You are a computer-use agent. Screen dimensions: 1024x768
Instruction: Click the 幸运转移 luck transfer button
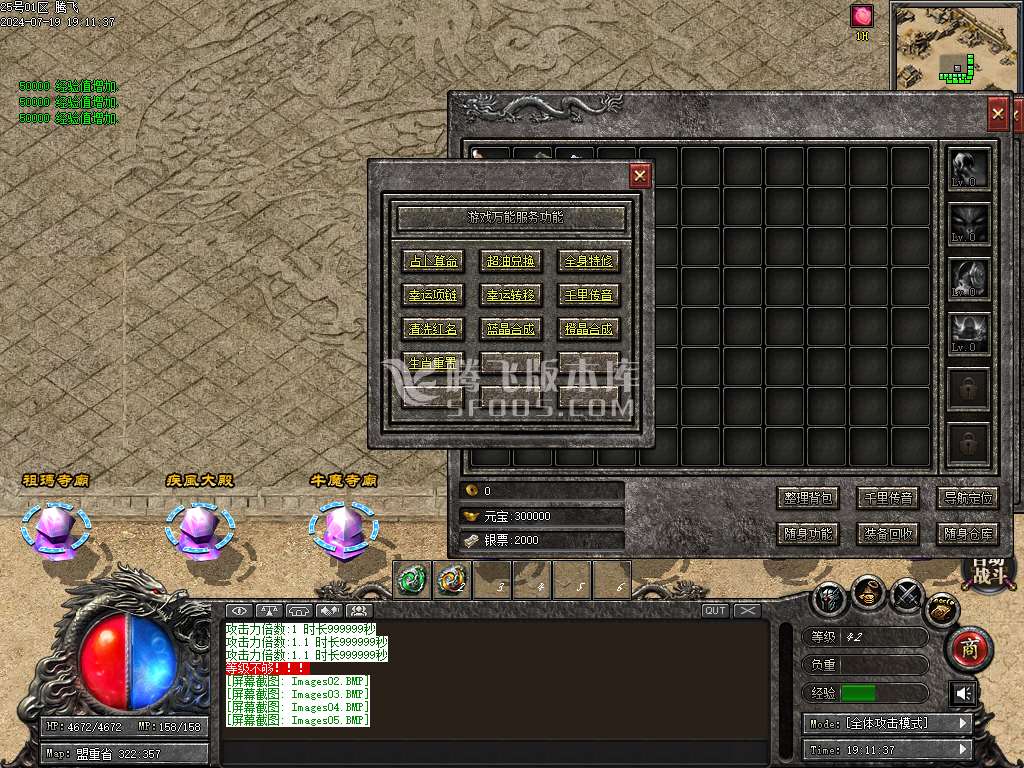point(510,295)
